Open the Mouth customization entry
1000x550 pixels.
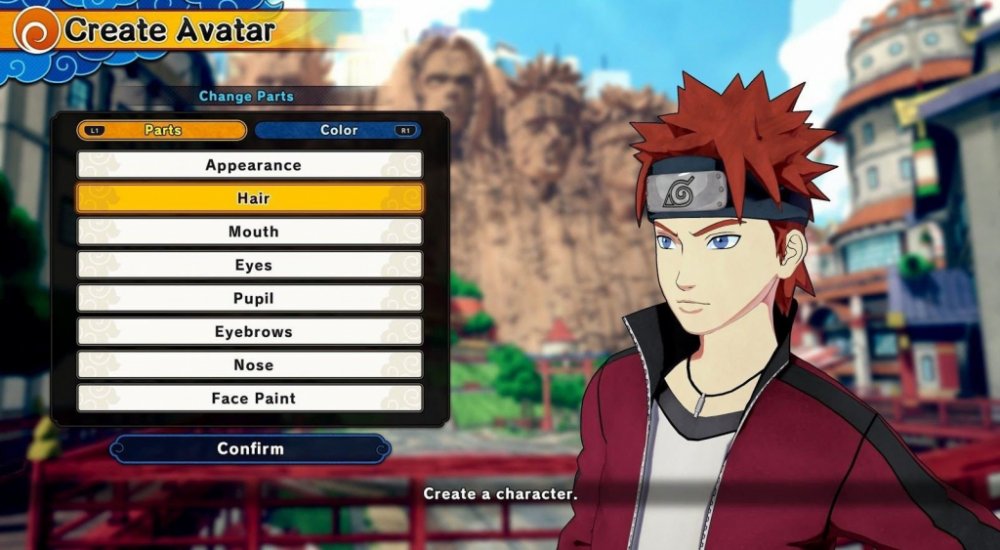250,231
